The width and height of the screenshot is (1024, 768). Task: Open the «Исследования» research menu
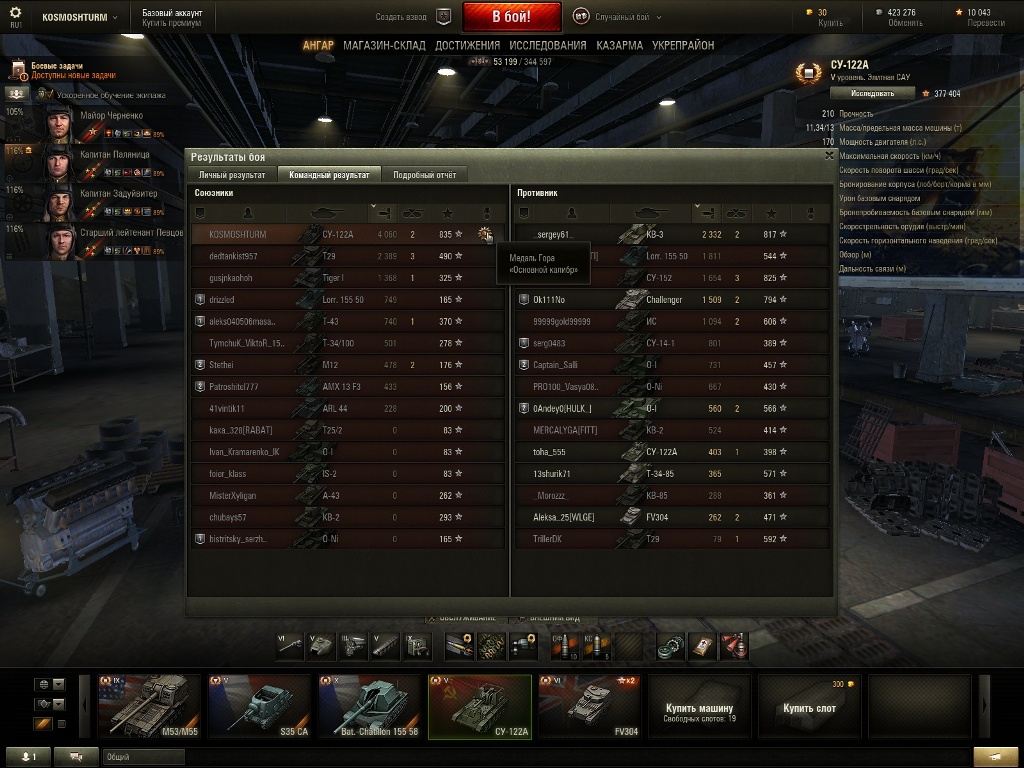click(547, 45)
